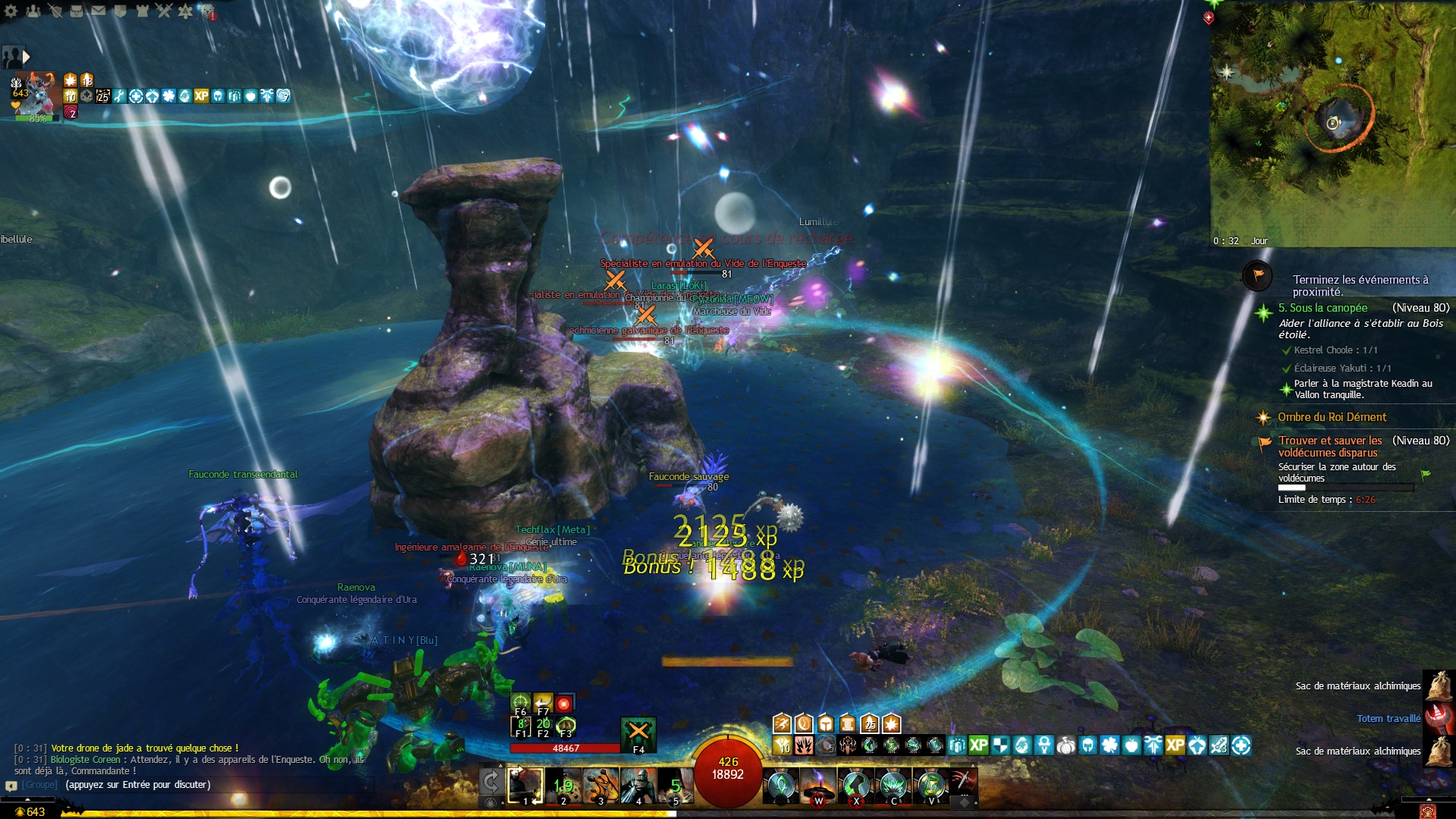Expand the party silhouettes panel
The height and width of the screenshot is (819, 1456).
click(15, 57)
